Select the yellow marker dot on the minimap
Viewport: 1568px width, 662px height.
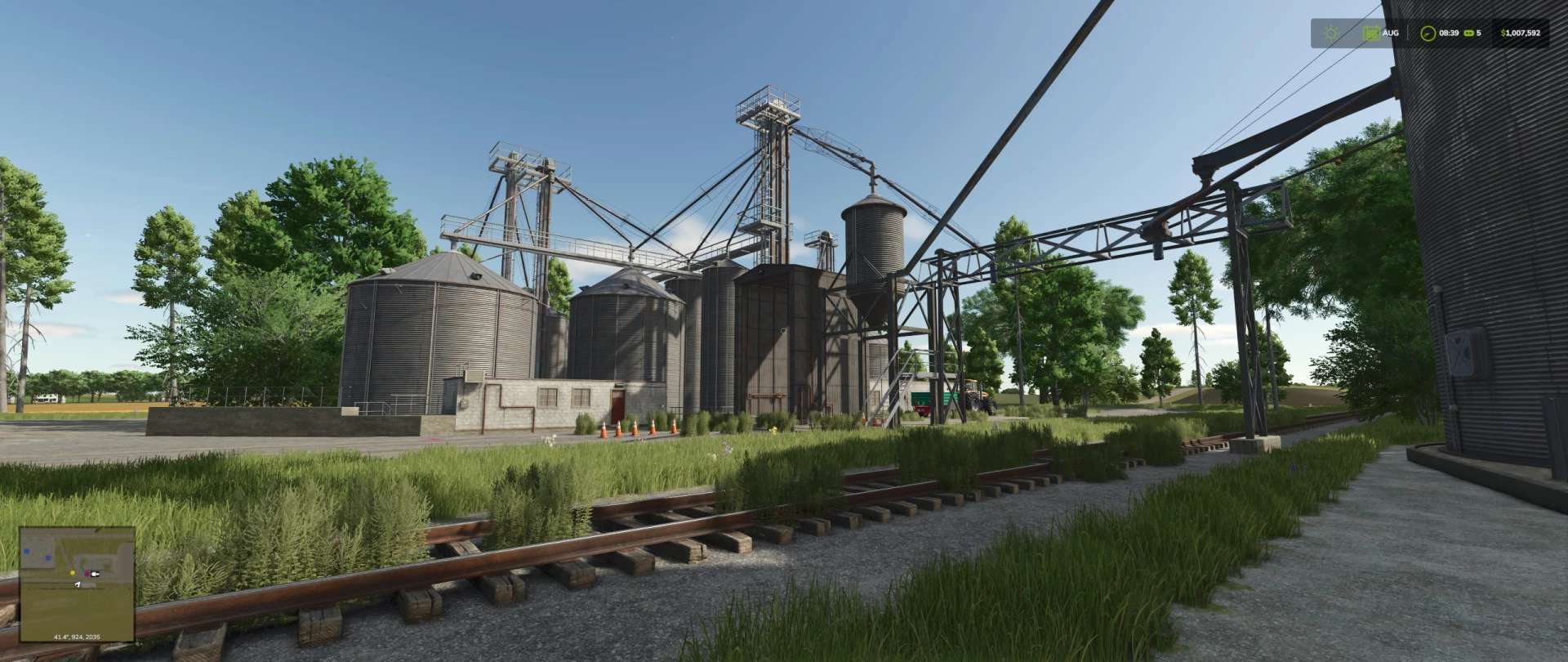(73, 573)
